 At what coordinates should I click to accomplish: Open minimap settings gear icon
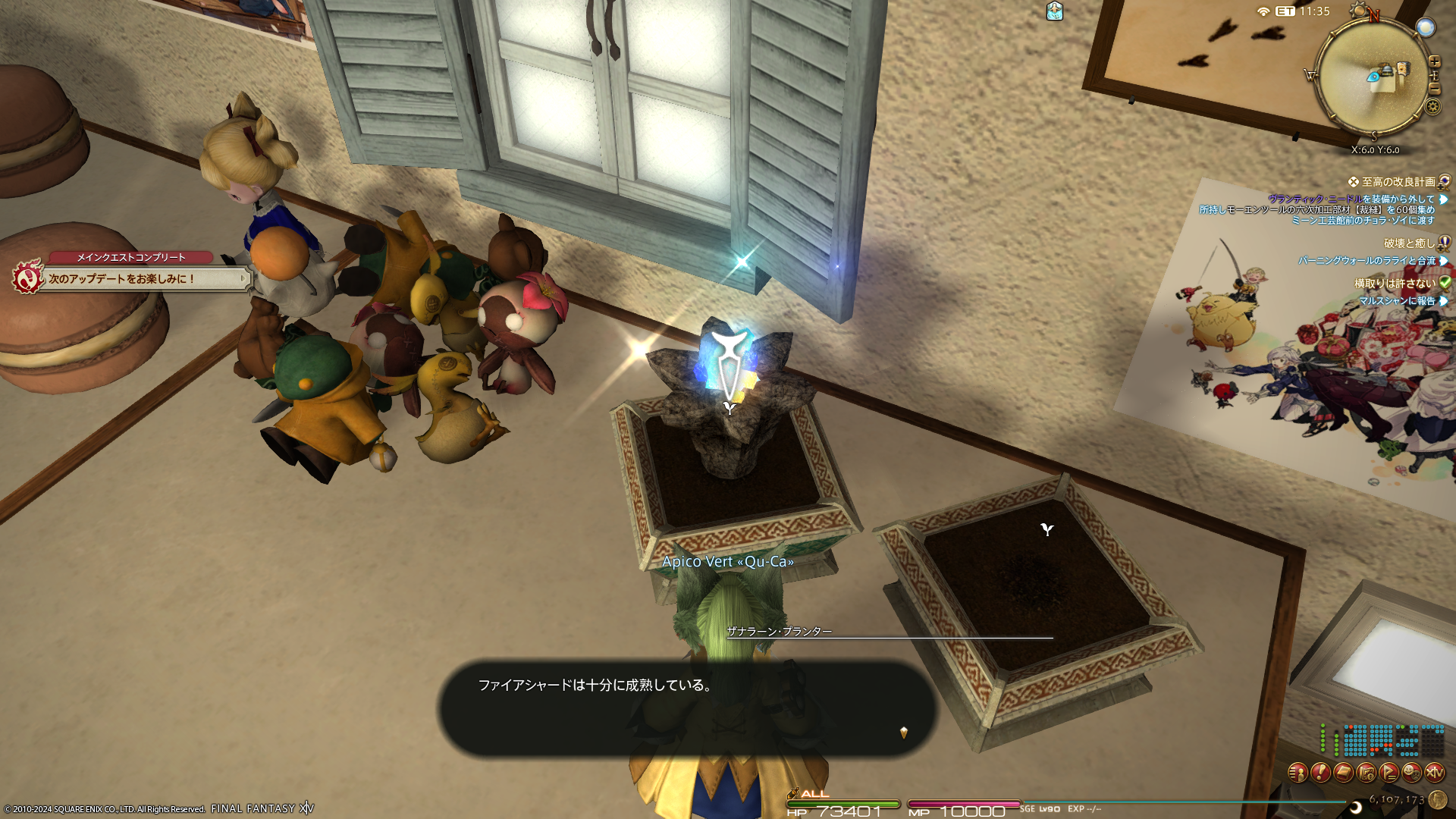[x=1432, y=106]
